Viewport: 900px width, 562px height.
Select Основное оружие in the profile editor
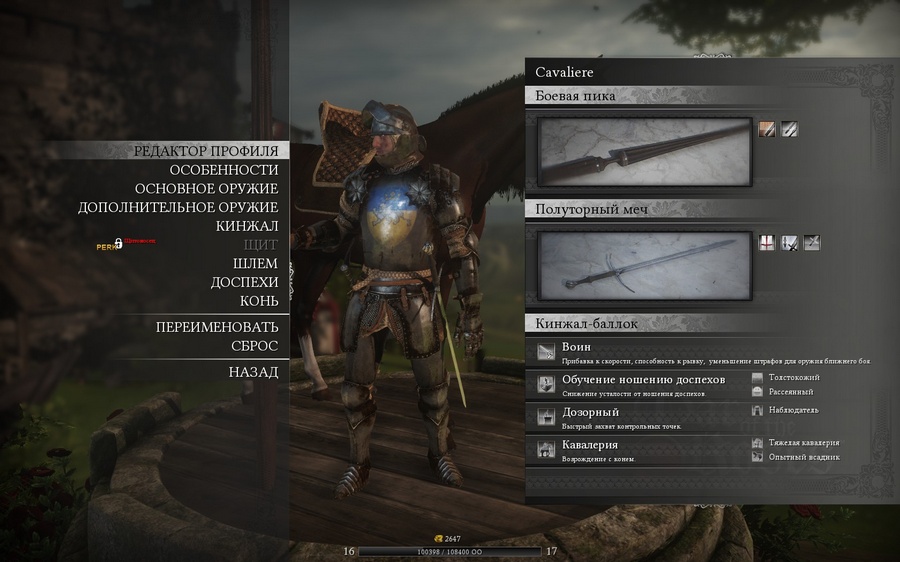pos(206,189)
